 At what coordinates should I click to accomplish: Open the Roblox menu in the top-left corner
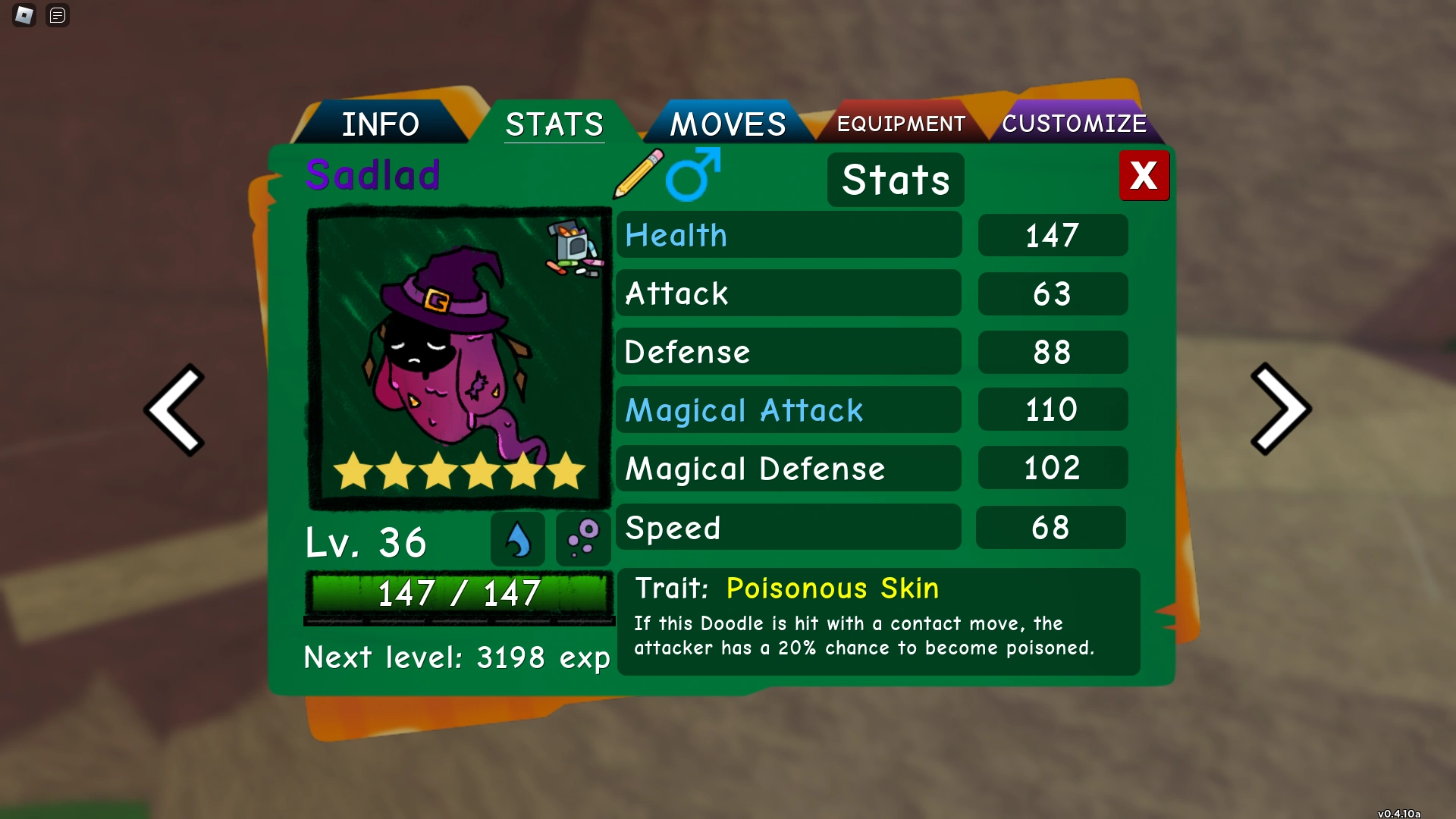click(x=24, y=15)
